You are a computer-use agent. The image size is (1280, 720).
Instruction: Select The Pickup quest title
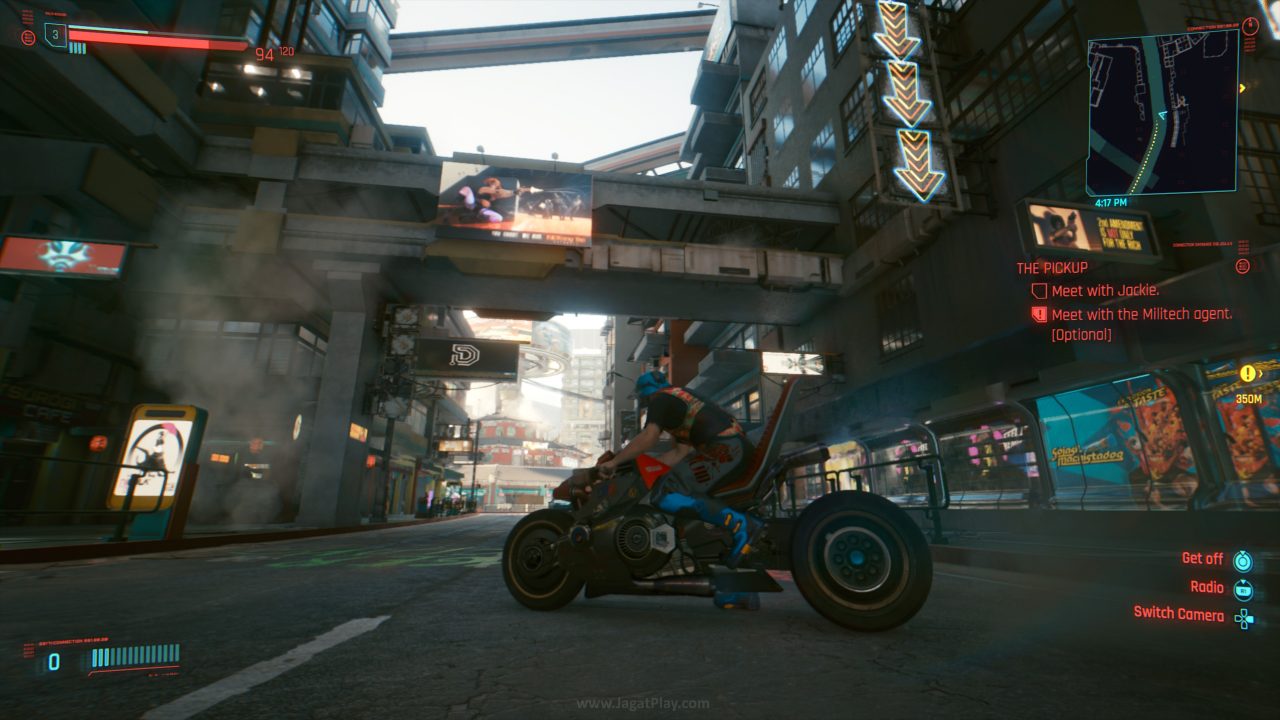coord(1052,268)
